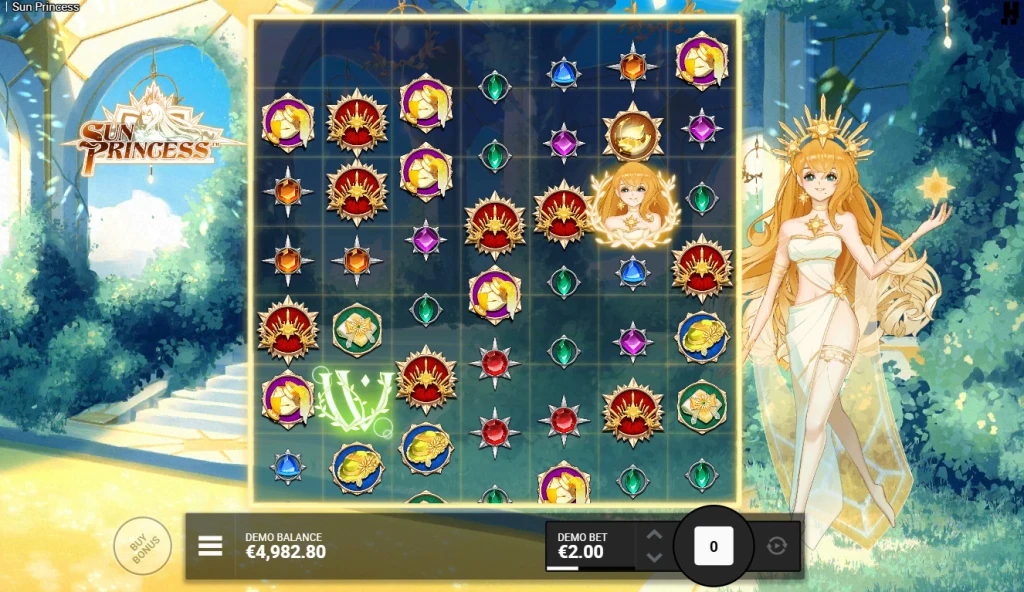1024x592 pixels.
Task: Click the round spin button
Action: (713, 546)
